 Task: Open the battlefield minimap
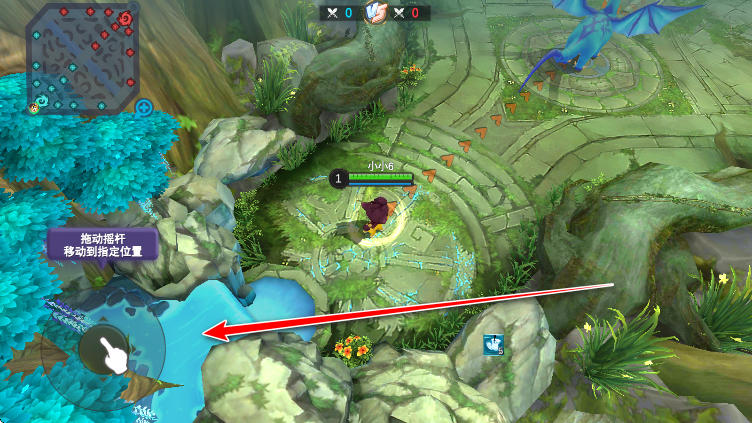(x=82, y=56)
